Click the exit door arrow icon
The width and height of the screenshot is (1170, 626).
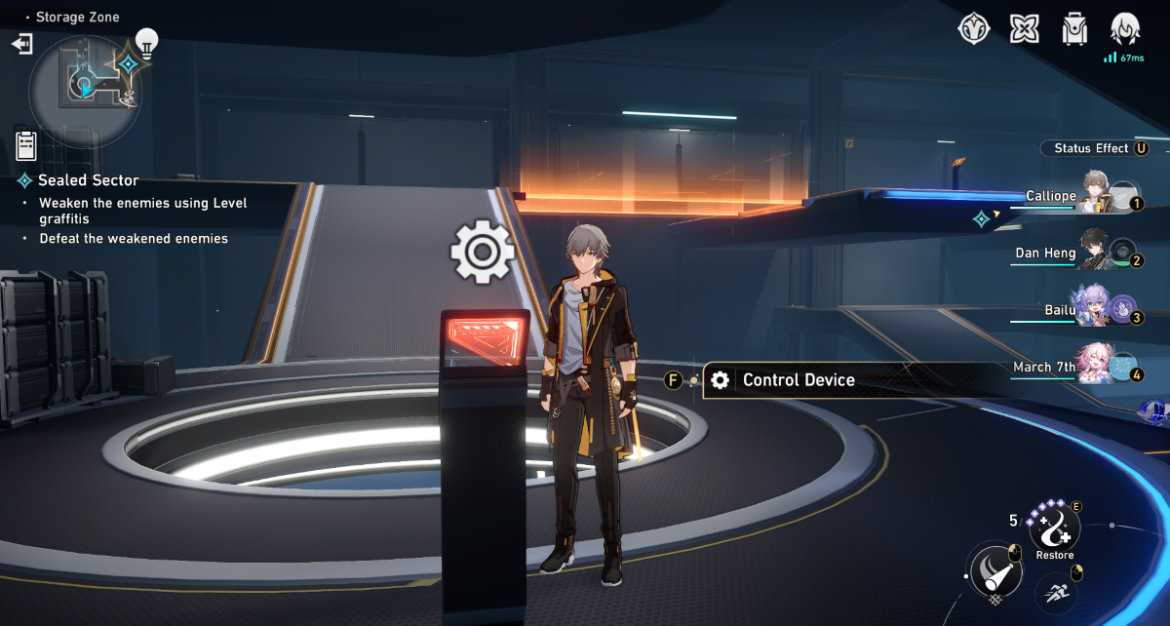[x=22, y=44]
